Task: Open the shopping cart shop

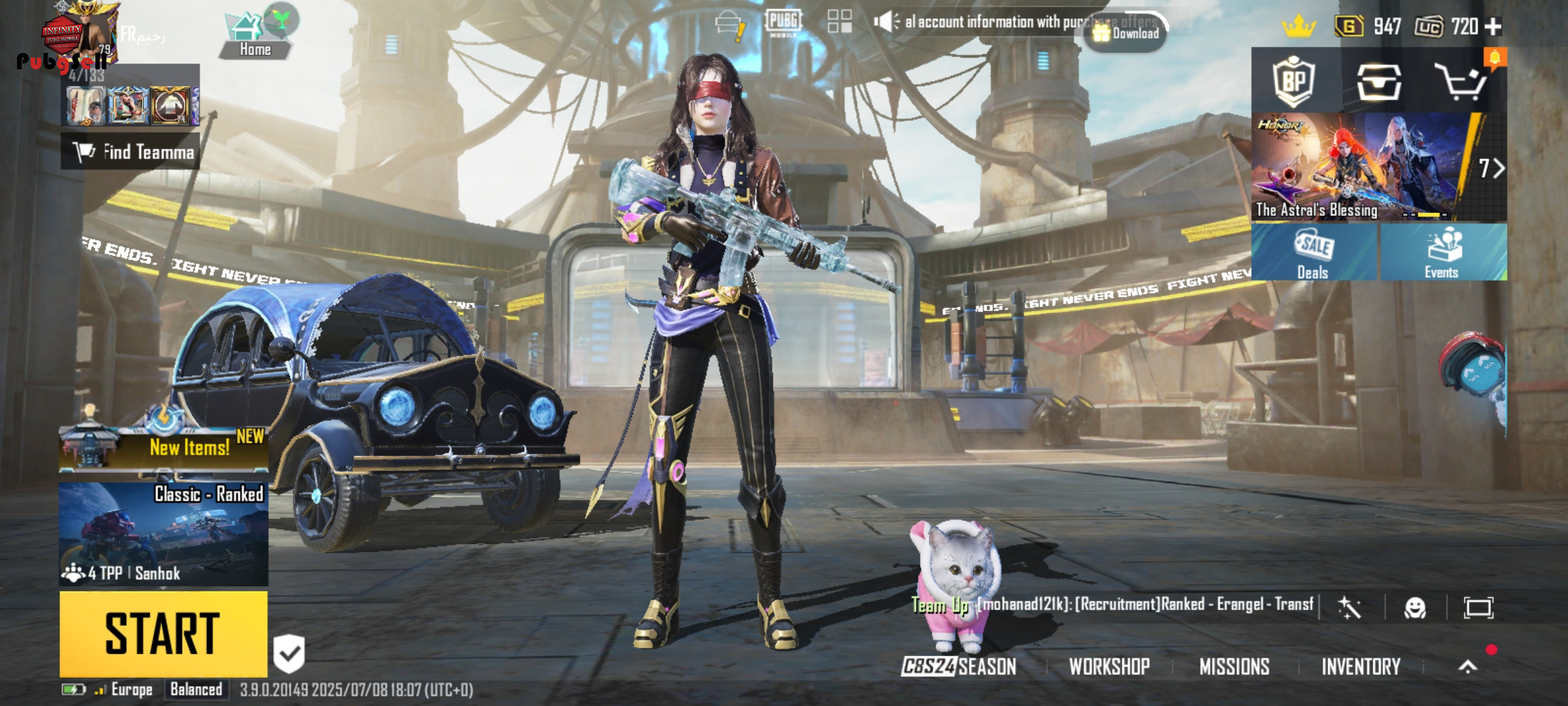Action: pos(1461,82)
